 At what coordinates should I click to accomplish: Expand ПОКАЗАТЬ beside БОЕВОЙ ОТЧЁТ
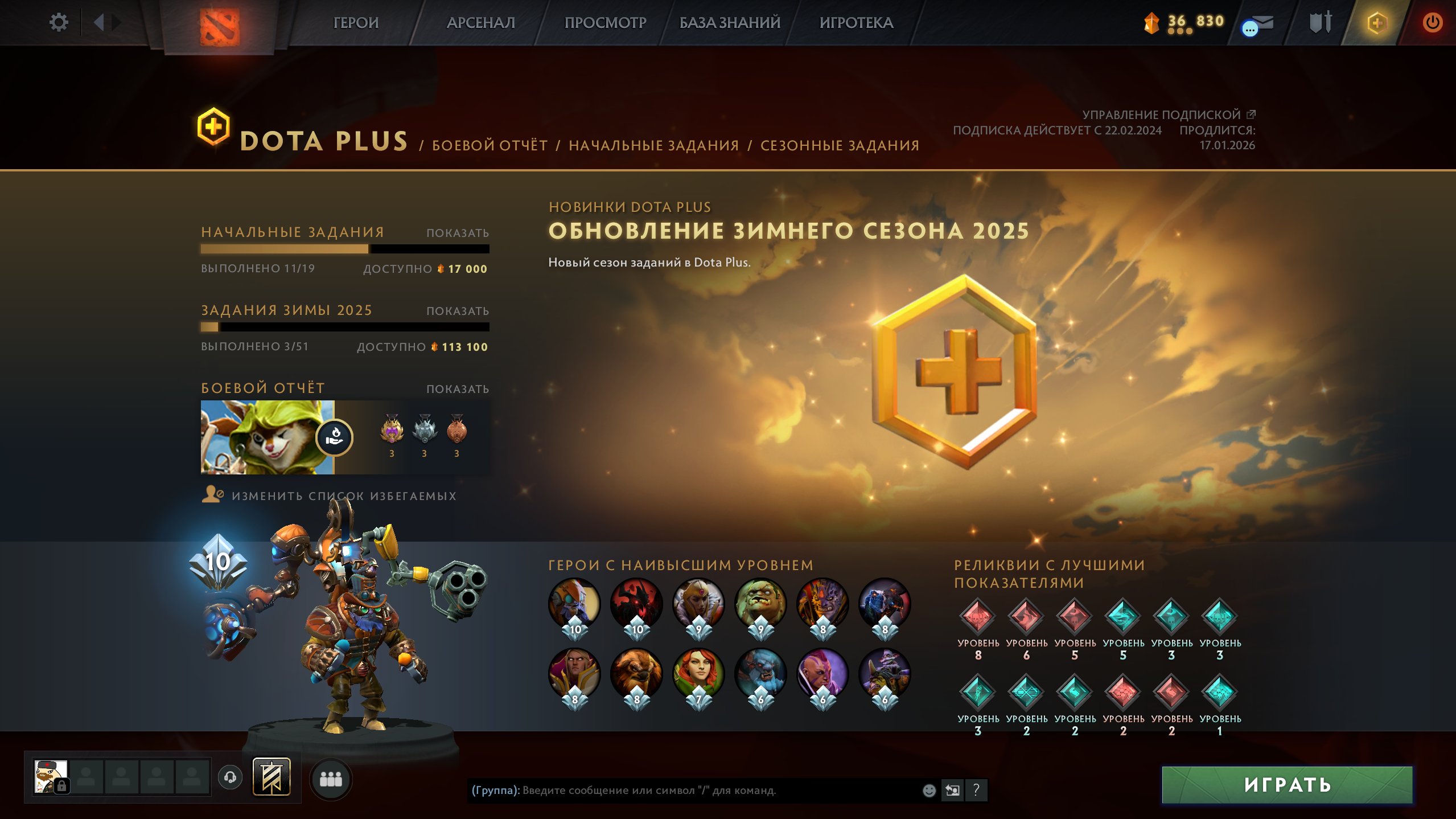coord(457,388)
